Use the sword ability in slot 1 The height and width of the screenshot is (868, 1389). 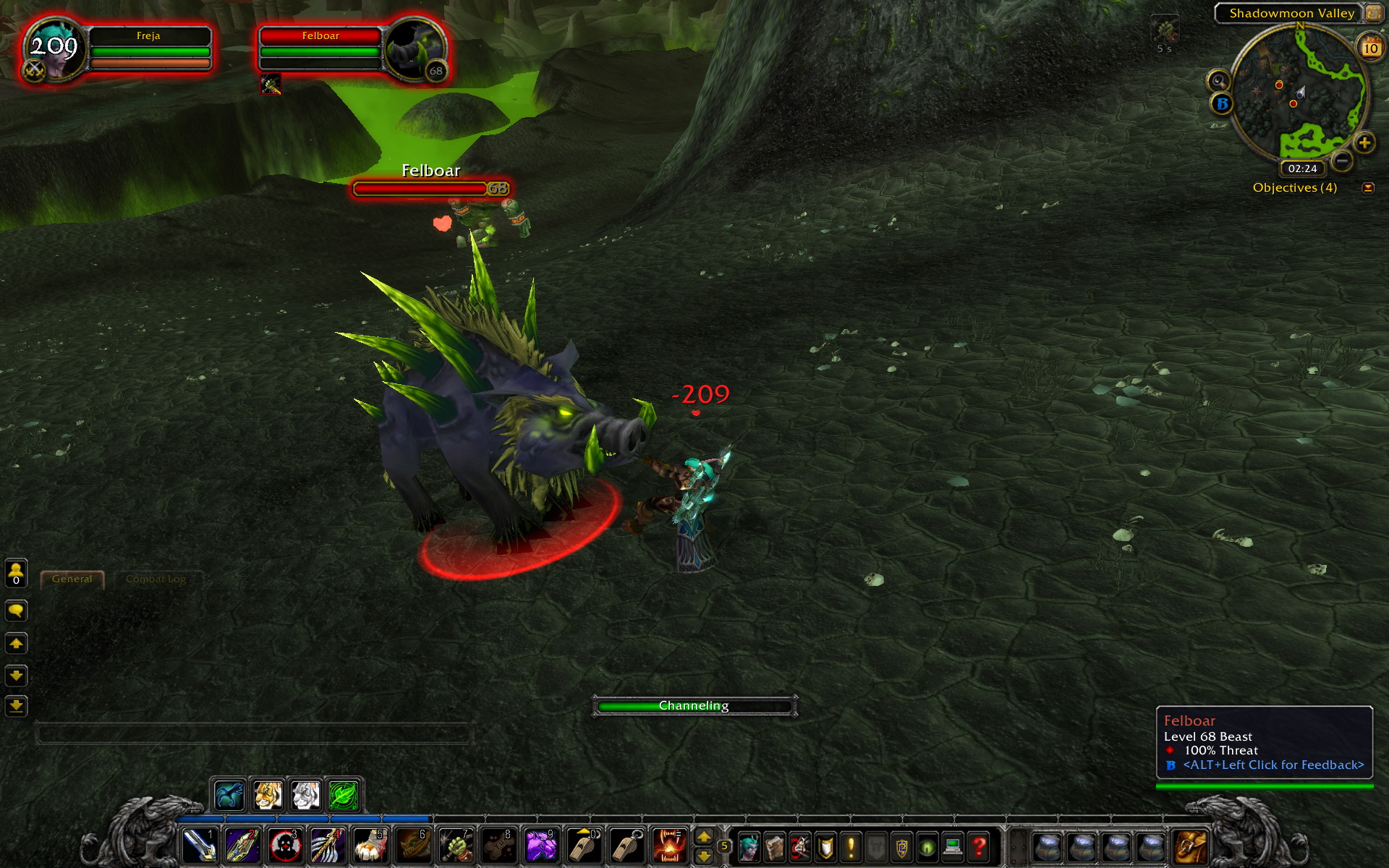tap(199, 845)
